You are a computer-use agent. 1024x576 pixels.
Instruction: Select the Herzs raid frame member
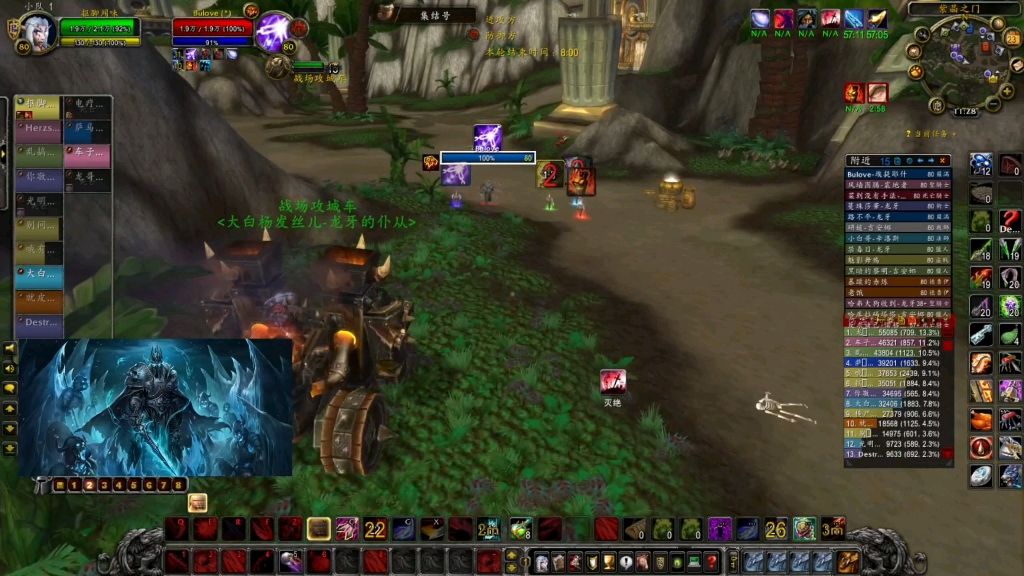[x=39, y=129]
